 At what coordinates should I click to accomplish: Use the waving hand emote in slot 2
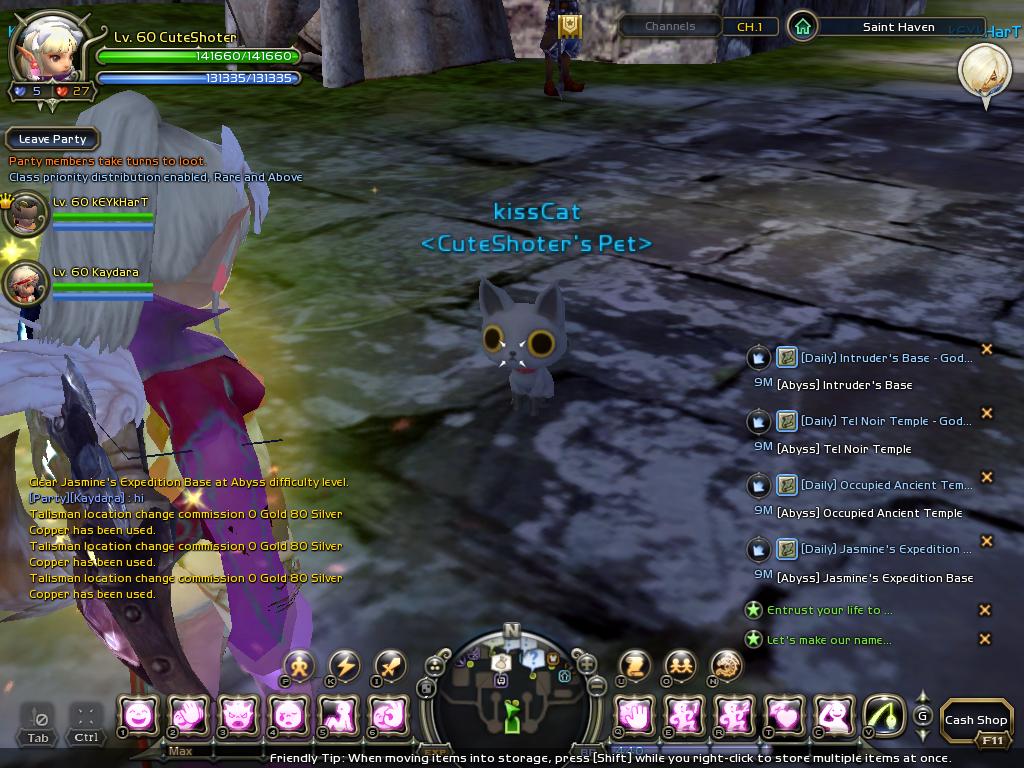188,715
